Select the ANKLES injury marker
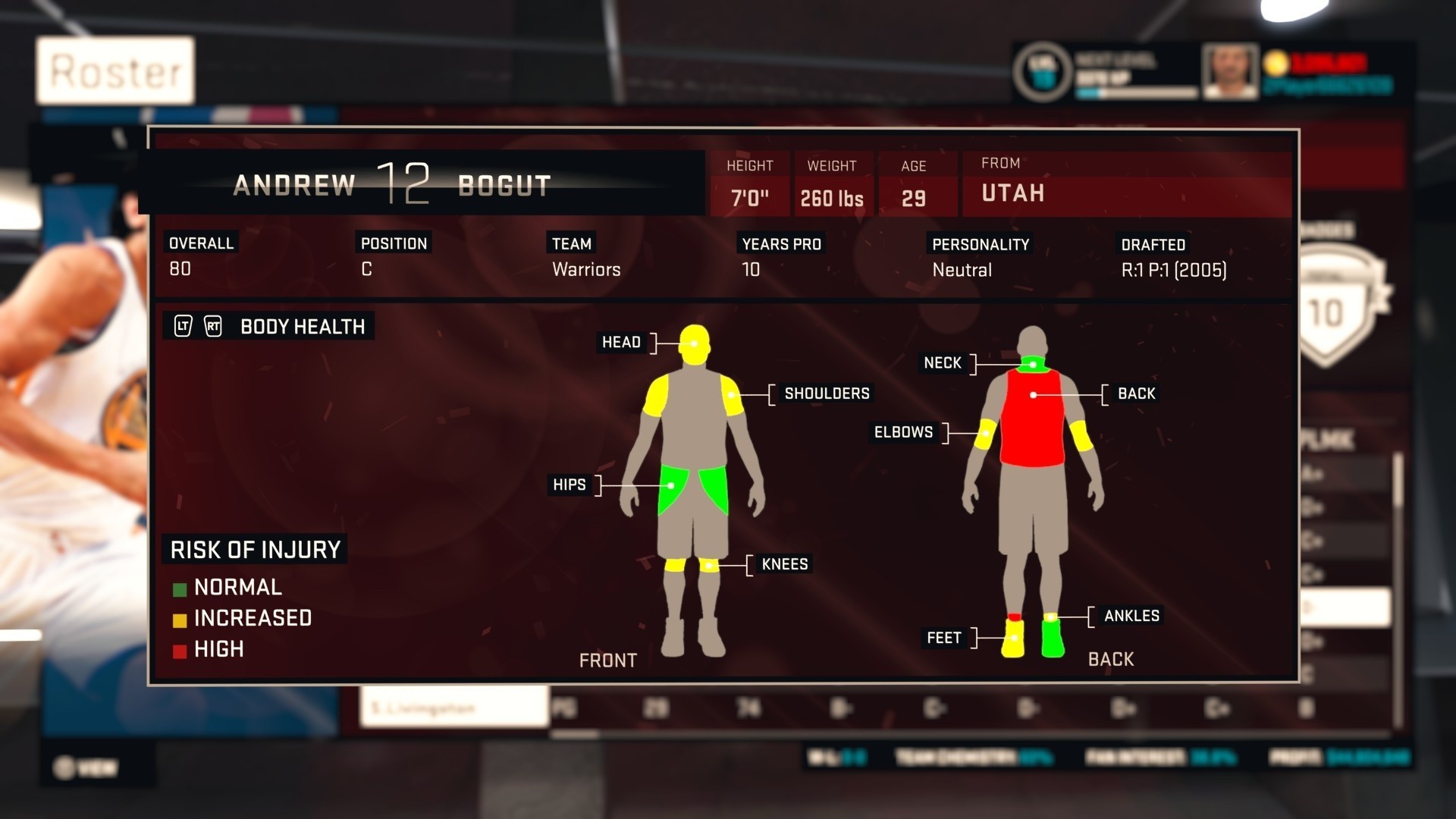 pyautogui.click(x=1050, y=616)
